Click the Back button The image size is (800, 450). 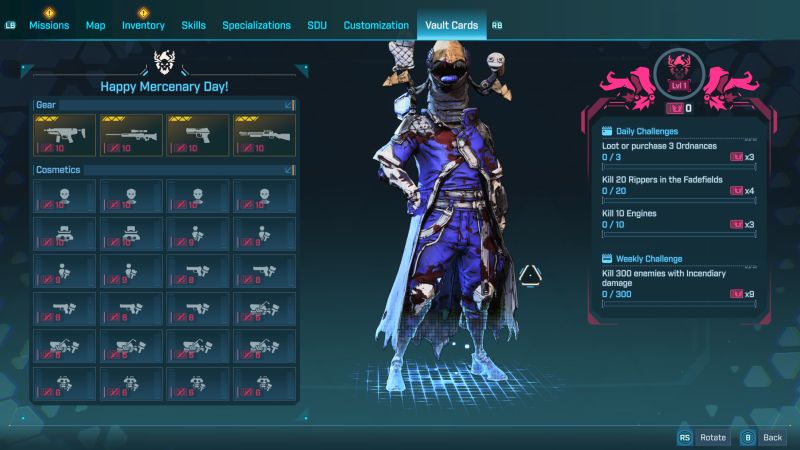click(762, 437)
